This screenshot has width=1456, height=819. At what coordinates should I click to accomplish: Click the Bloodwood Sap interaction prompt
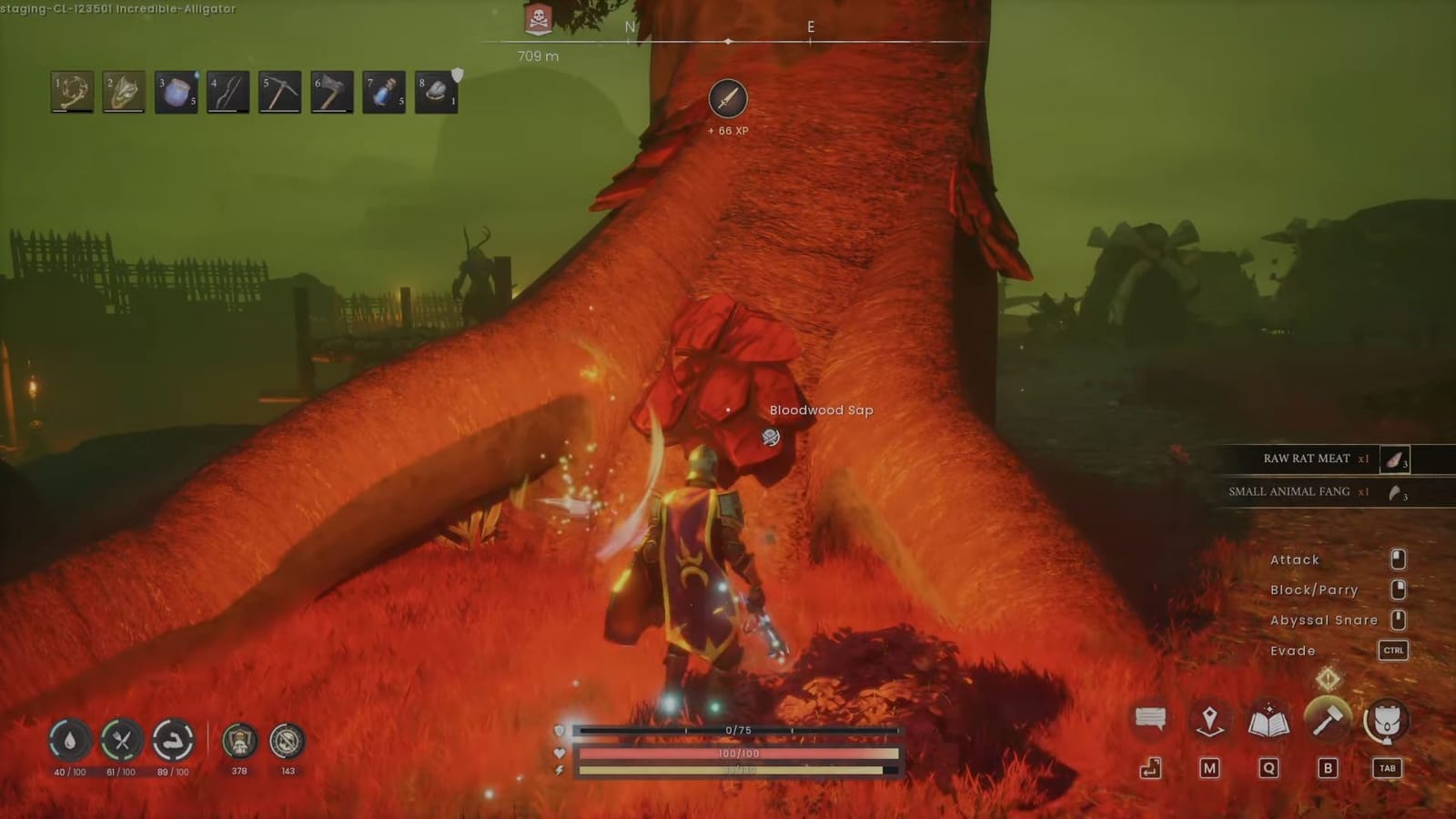click(820, 410)
